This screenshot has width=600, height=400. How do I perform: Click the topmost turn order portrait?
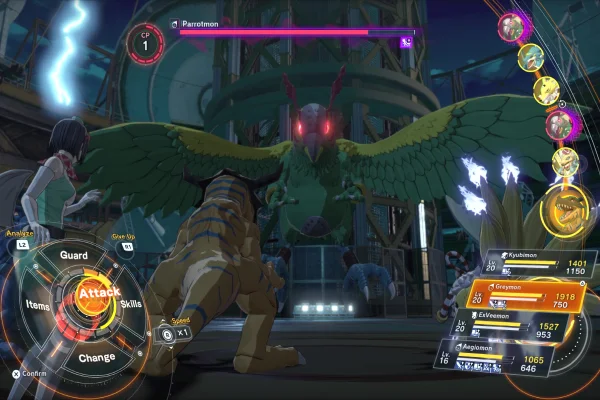pos(513,25)
